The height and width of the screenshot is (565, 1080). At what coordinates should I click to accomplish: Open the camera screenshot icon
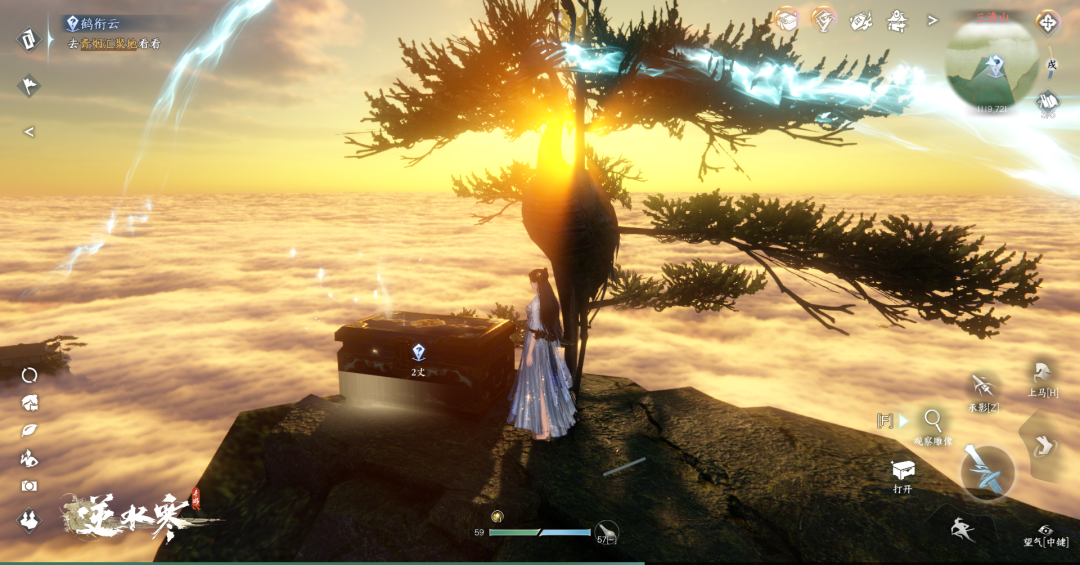pyautogui.click(x=29, y=486)
